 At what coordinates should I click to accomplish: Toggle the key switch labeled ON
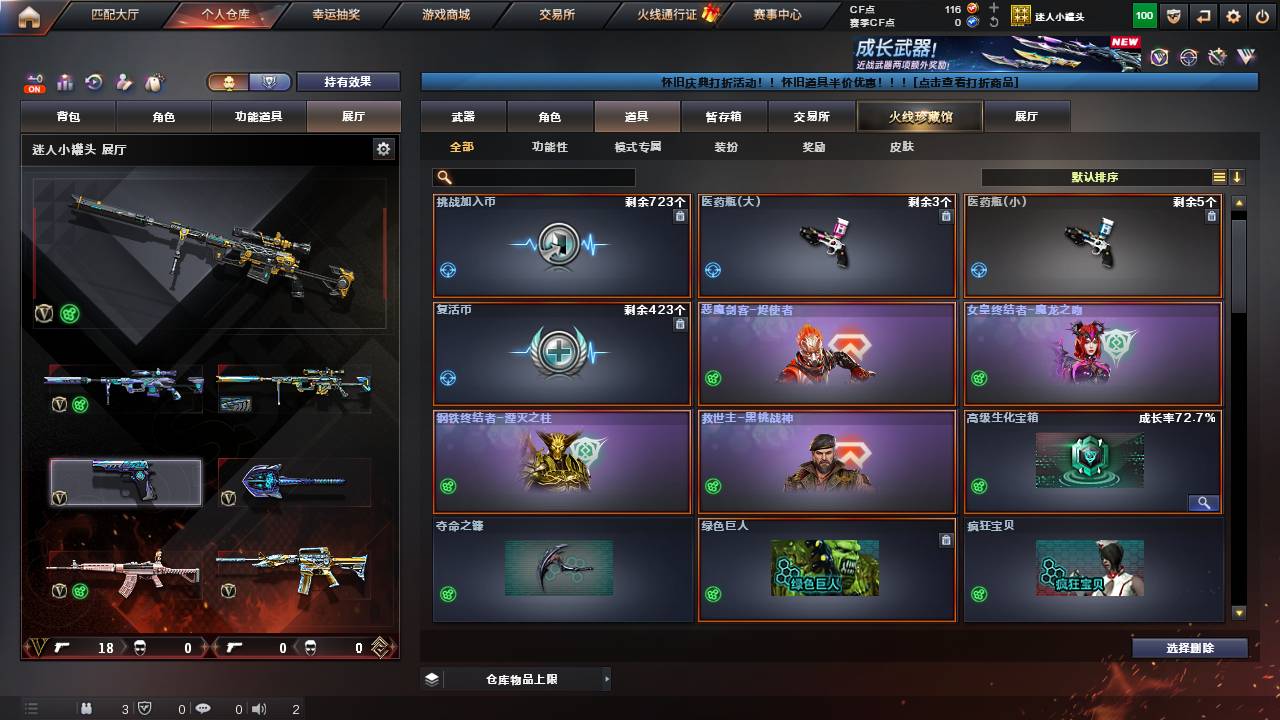33,80
